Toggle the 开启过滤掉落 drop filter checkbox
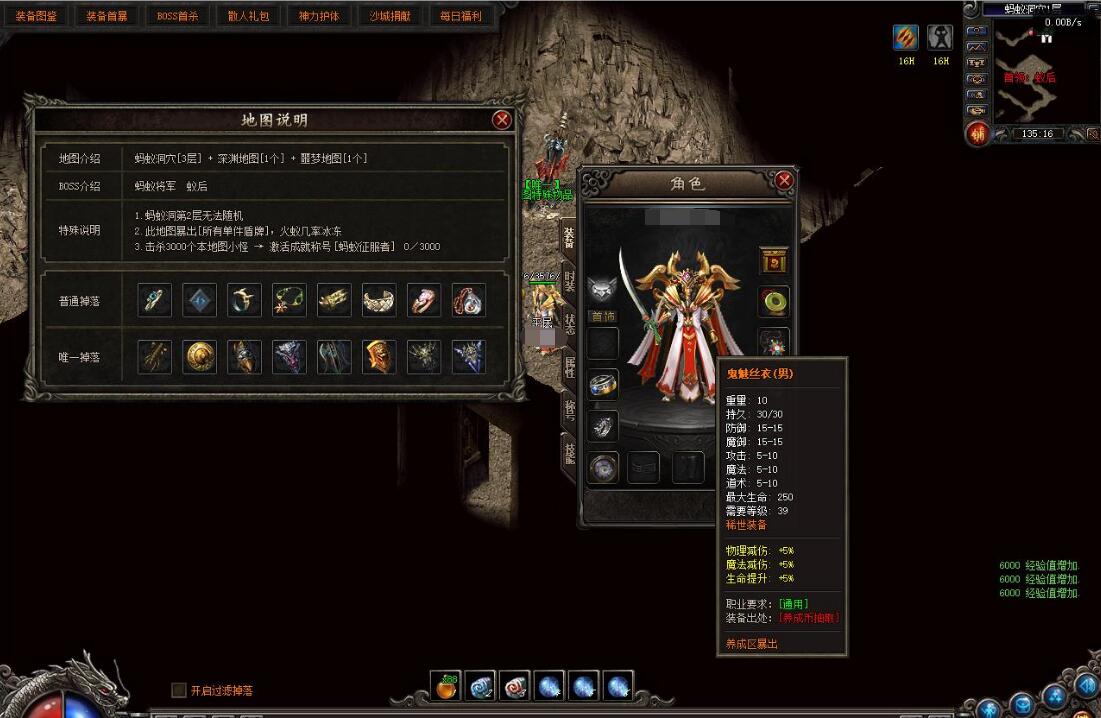The image size is (1101, 718). (x=179, y=690)
